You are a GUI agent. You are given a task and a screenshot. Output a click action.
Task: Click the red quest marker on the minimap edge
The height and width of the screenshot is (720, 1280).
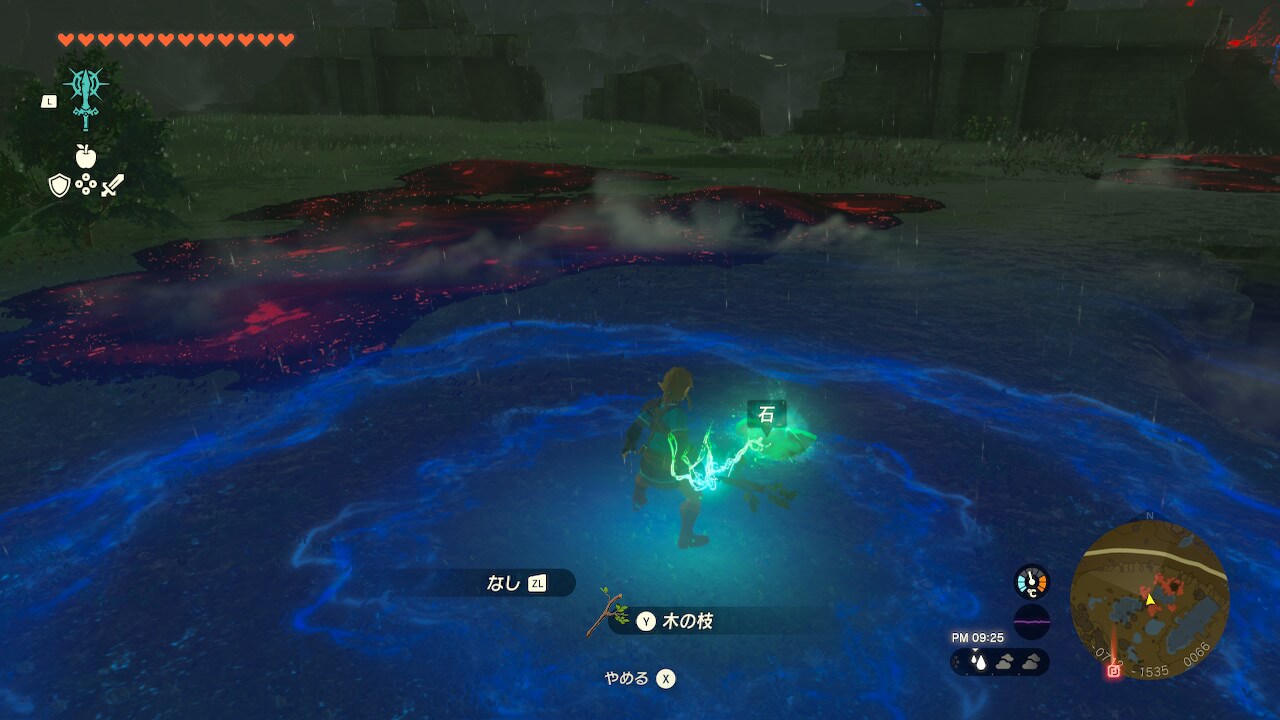pos(1113,672)
